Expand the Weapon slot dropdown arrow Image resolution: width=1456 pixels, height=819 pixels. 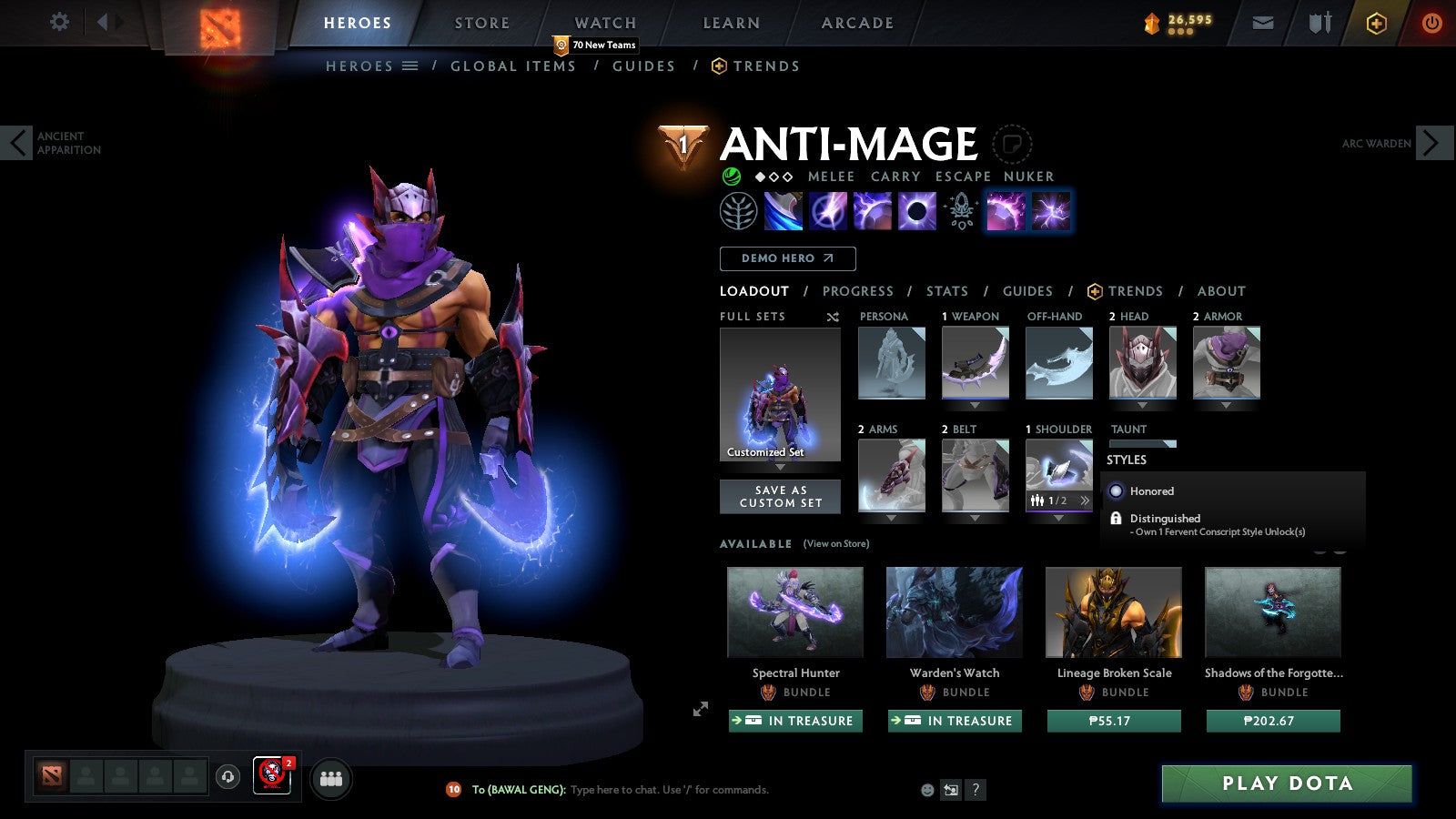[975, 404]
